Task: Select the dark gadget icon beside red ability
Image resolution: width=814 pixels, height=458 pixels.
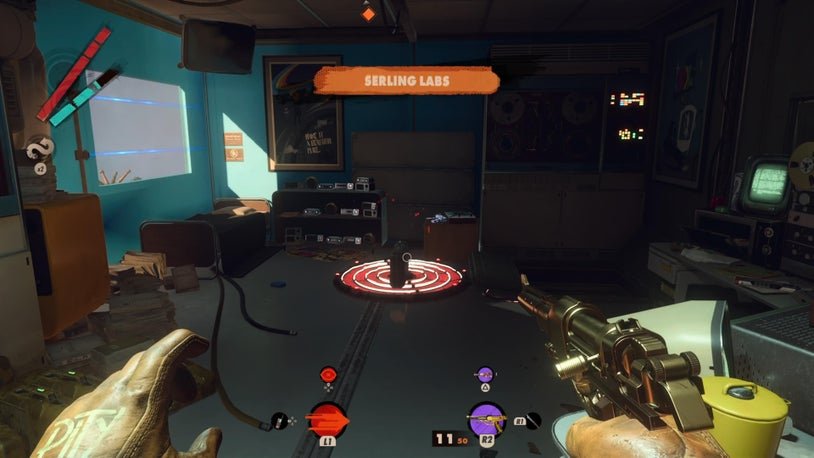Action: [x=278, y=421]
